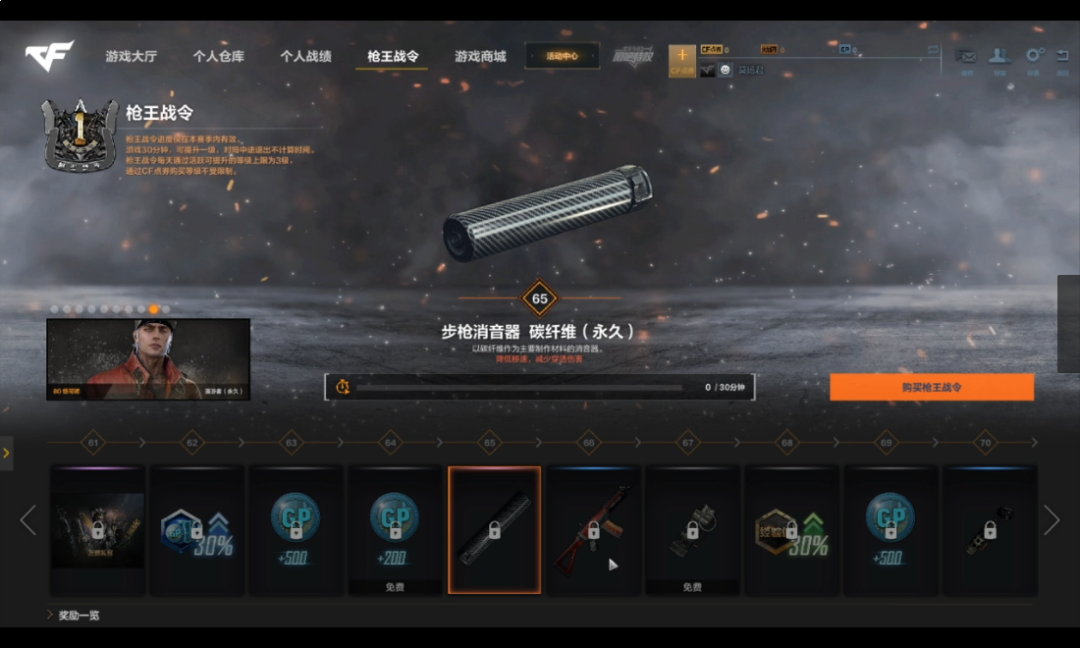Click the orange plus CF点券 recharge button
Screen dimensions: 1080x648
coord(682,59)
